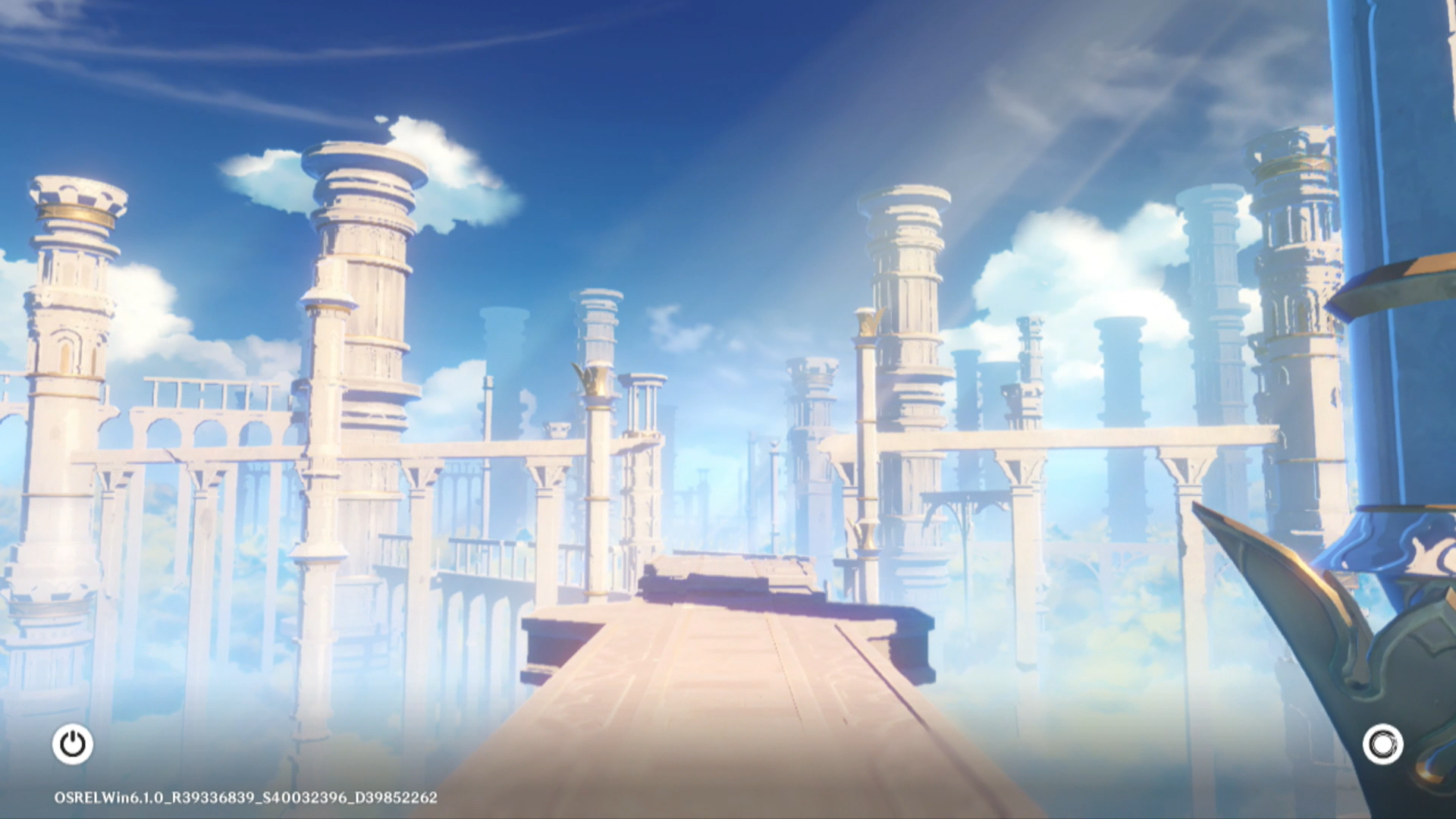Viewport: 1456px width, 819px height.
Task: Open the circular repair/settings icon
Action: [x=1382, y=744]
